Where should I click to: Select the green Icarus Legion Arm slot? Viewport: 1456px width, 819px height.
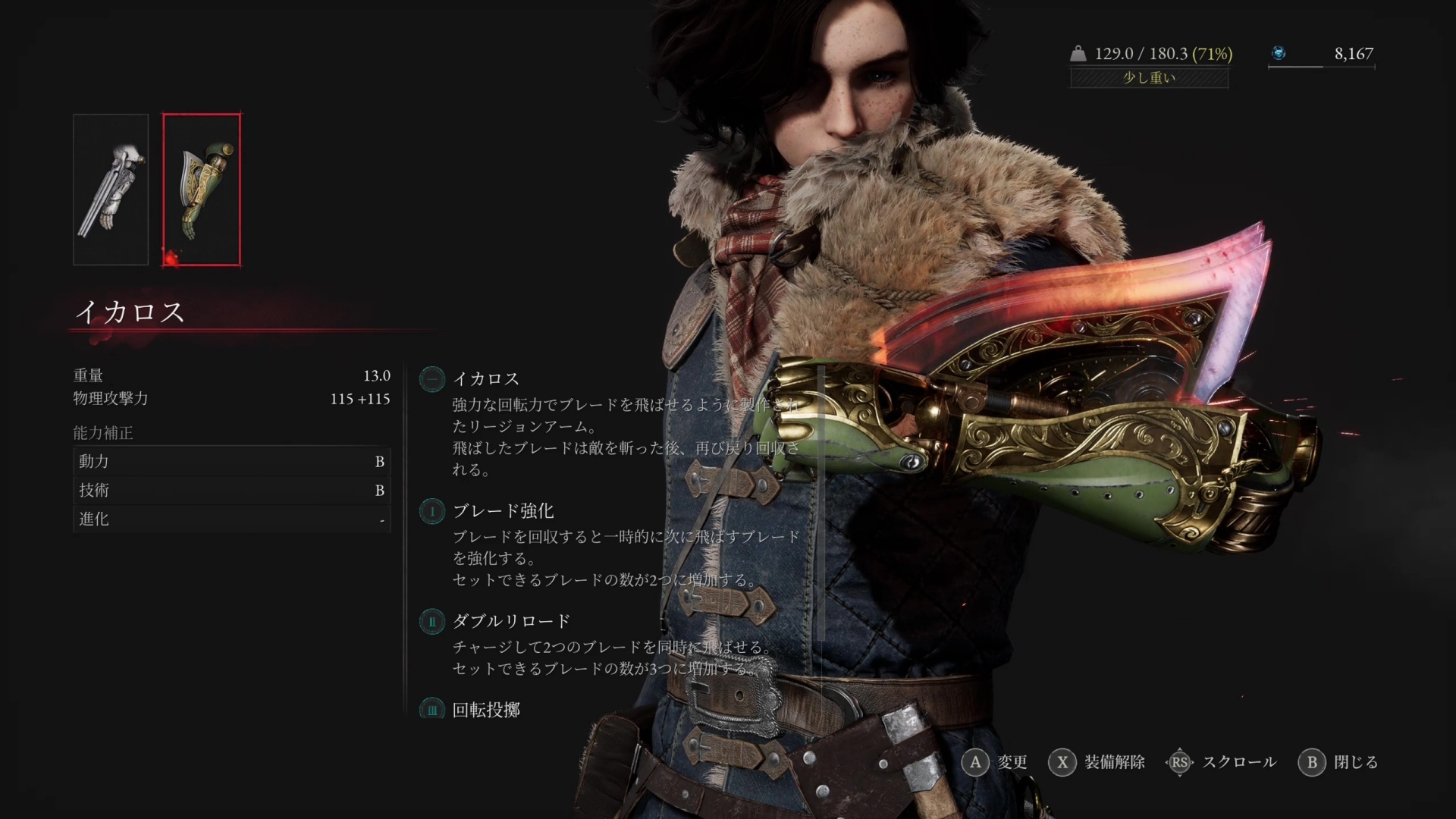coord(202,190)
